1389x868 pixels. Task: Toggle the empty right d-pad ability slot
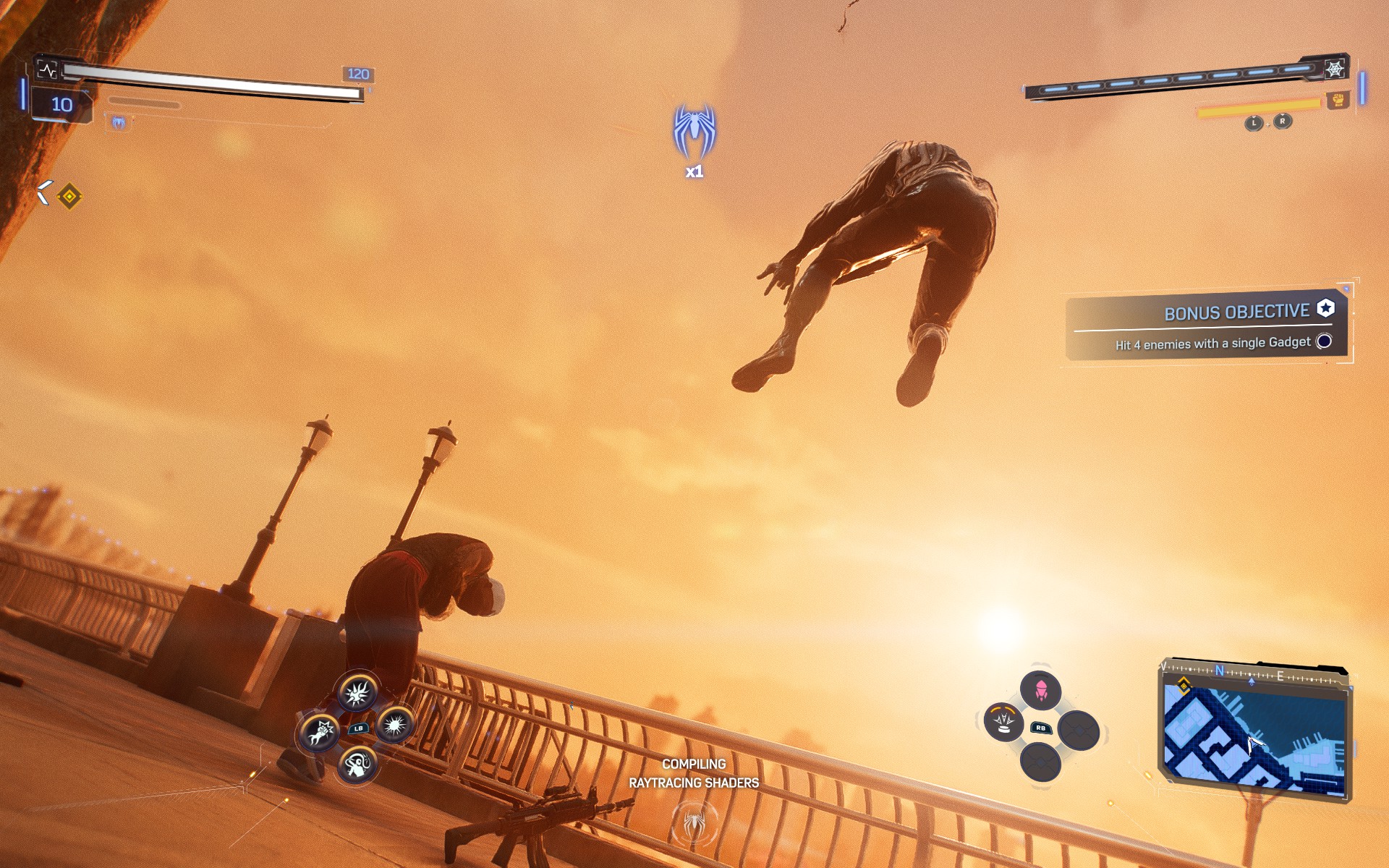[x=1078, y=730]
